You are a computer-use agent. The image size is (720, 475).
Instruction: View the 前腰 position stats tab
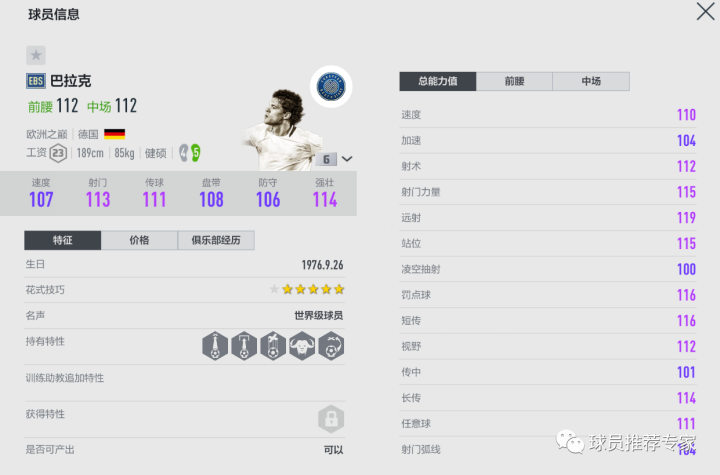[514, 82]
